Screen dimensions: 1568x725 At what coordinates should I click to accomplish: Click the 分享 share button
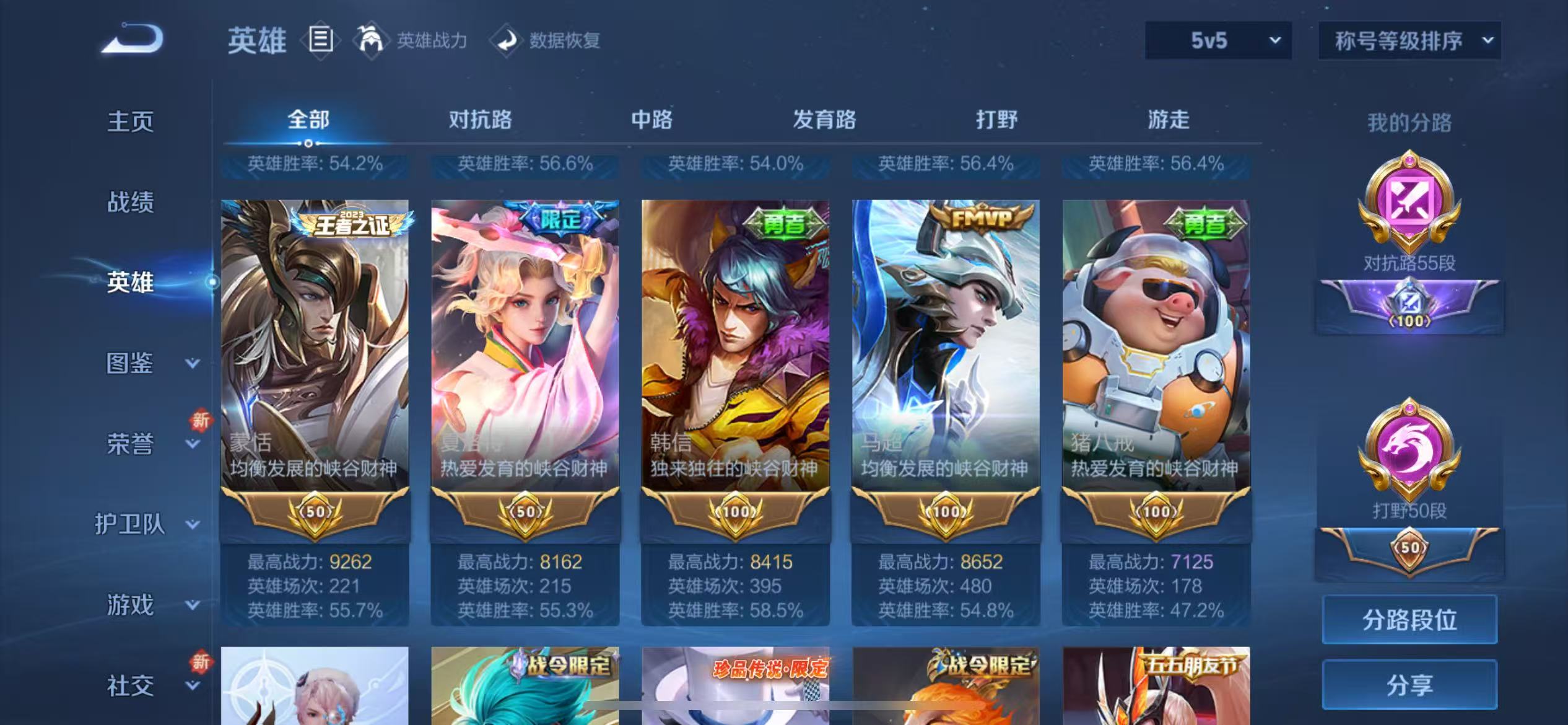[1409, 685]
